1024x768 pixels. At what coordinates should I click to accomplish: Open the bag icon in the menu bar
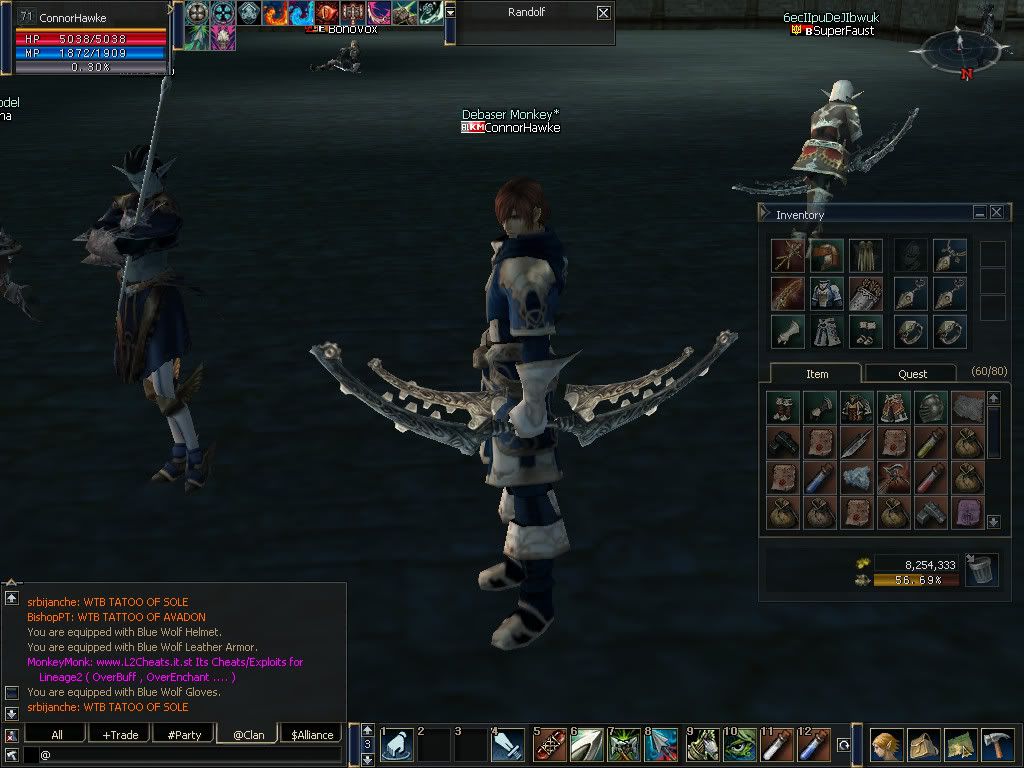click(x=923, y=744)
